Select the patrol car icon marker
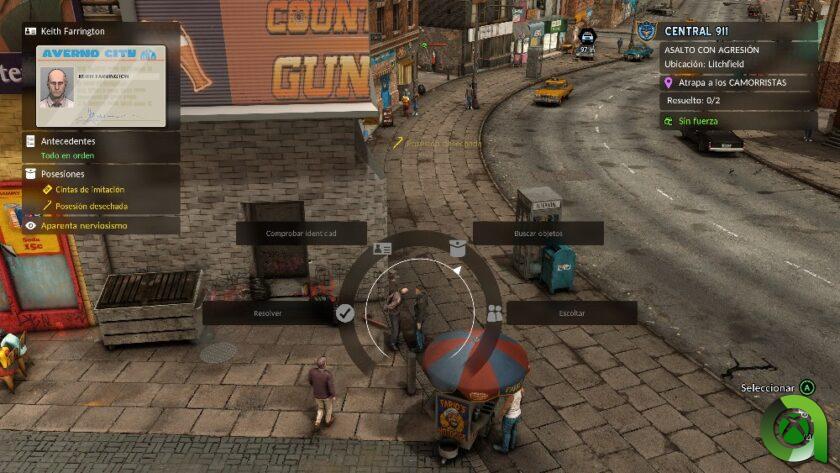This screenshot has height=473, width=840. pos(588,37)
